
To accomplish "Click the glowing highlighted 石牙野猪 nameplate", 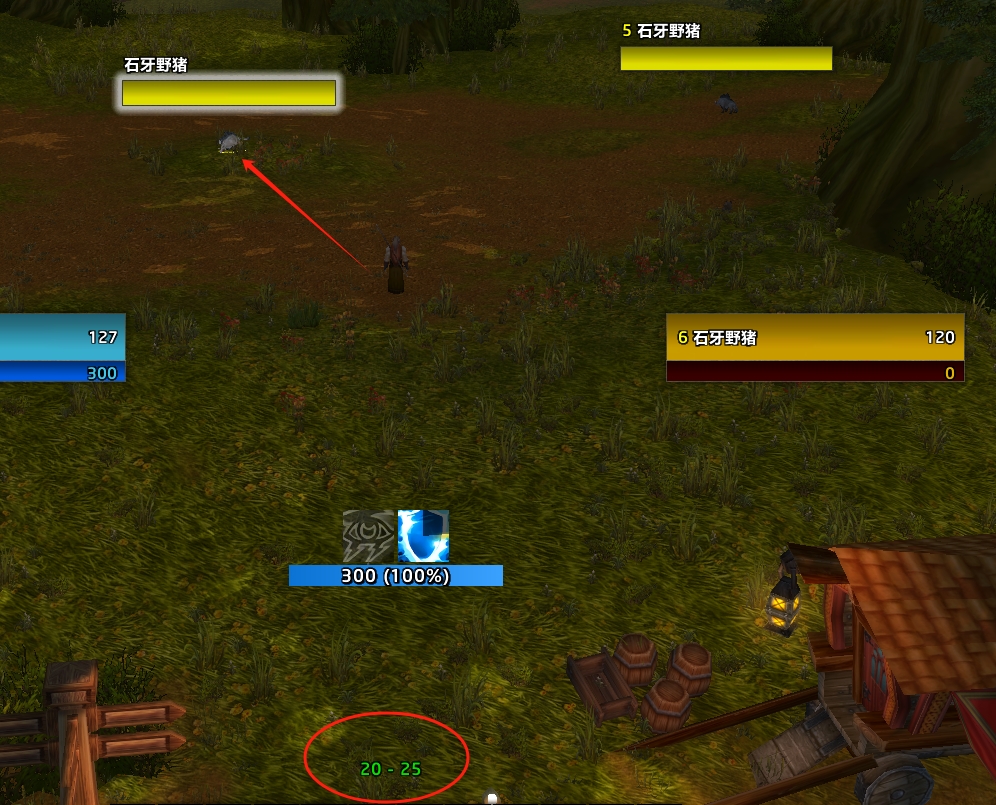I will 229,93.
